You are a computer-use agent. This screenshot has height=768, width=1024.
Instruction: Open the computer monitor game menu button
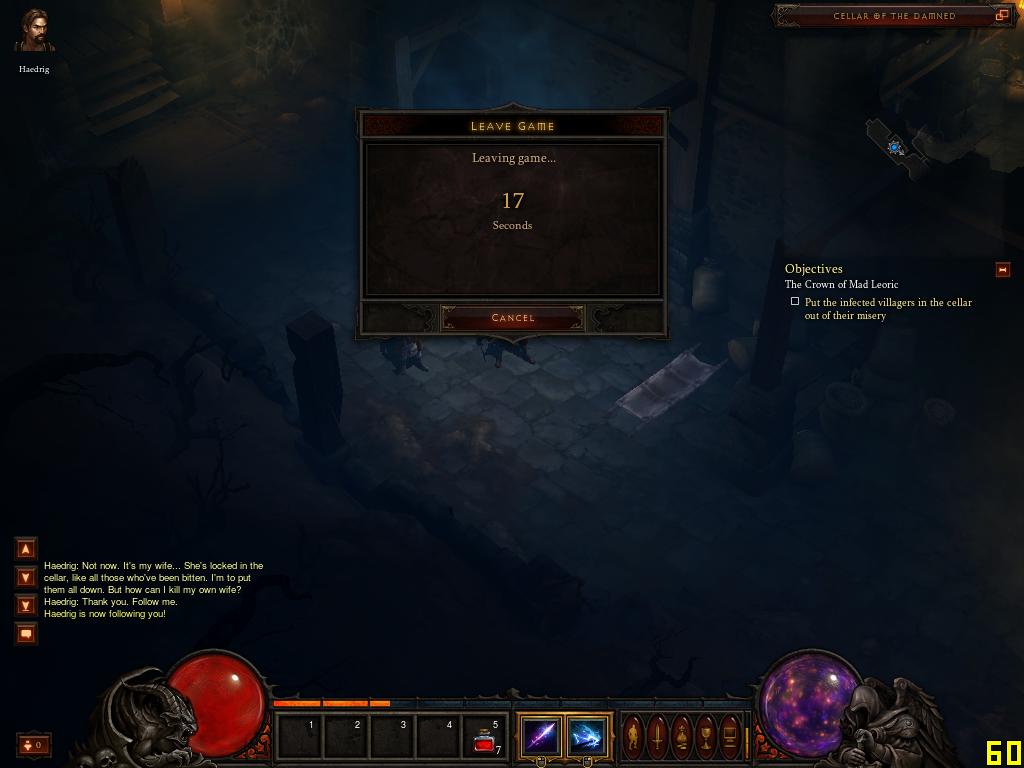coord(730,736)
